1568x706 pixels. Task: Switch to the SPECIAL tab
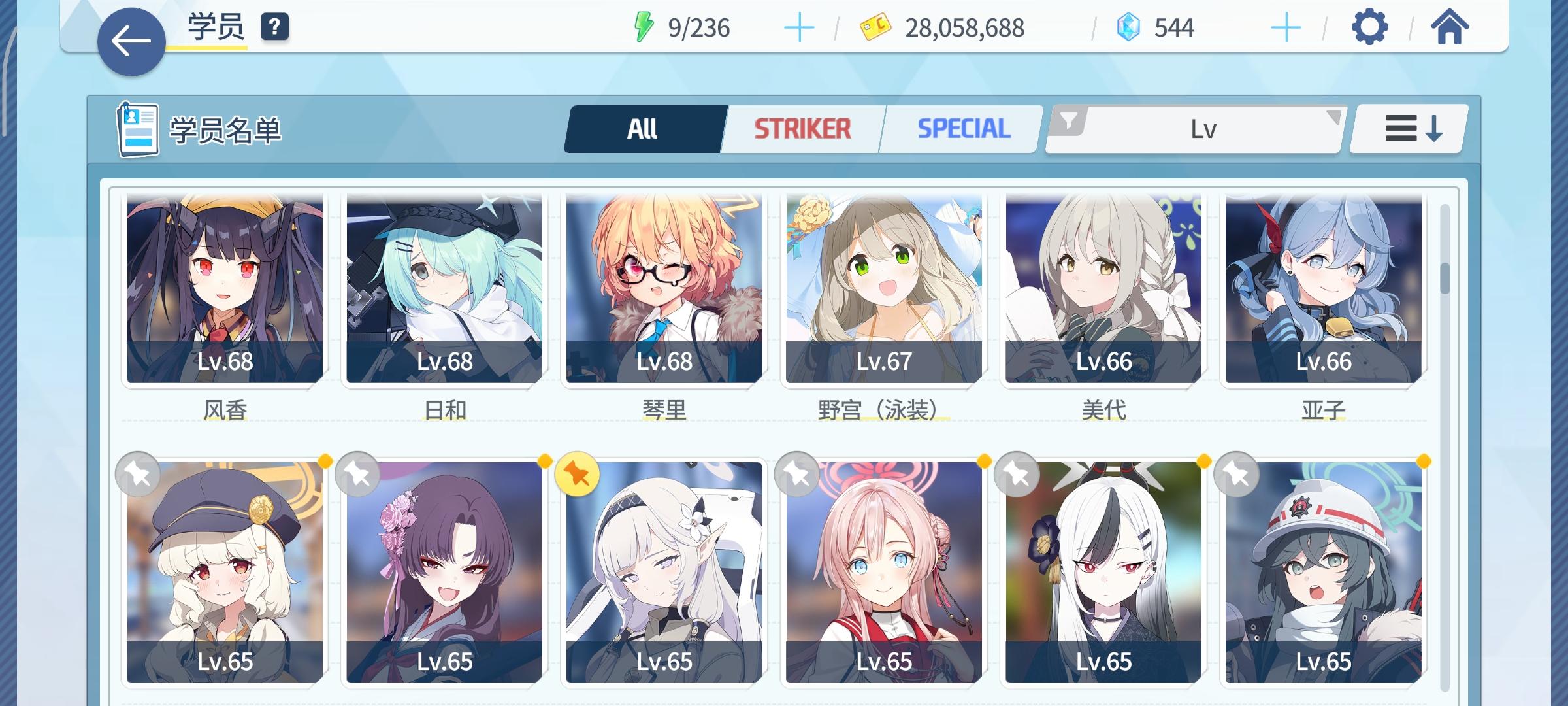tap(961, 128)
